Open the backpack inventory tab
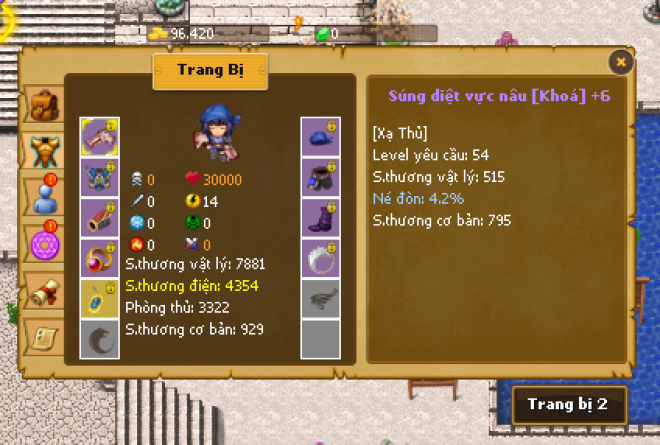The image size is (660, 445). pyautogui.click(x=43, y=103)
